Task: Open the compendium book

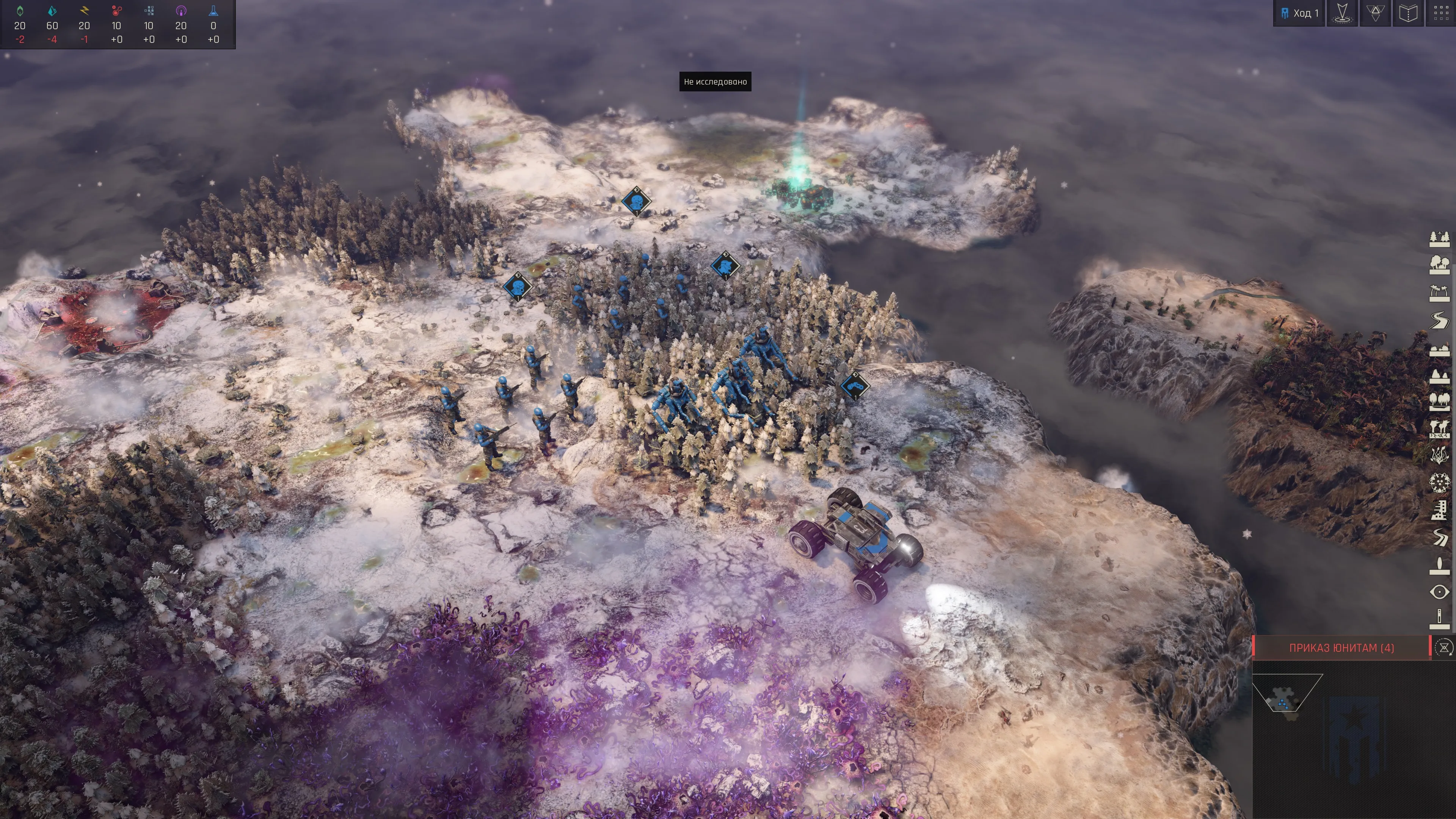Action: 1407,13
